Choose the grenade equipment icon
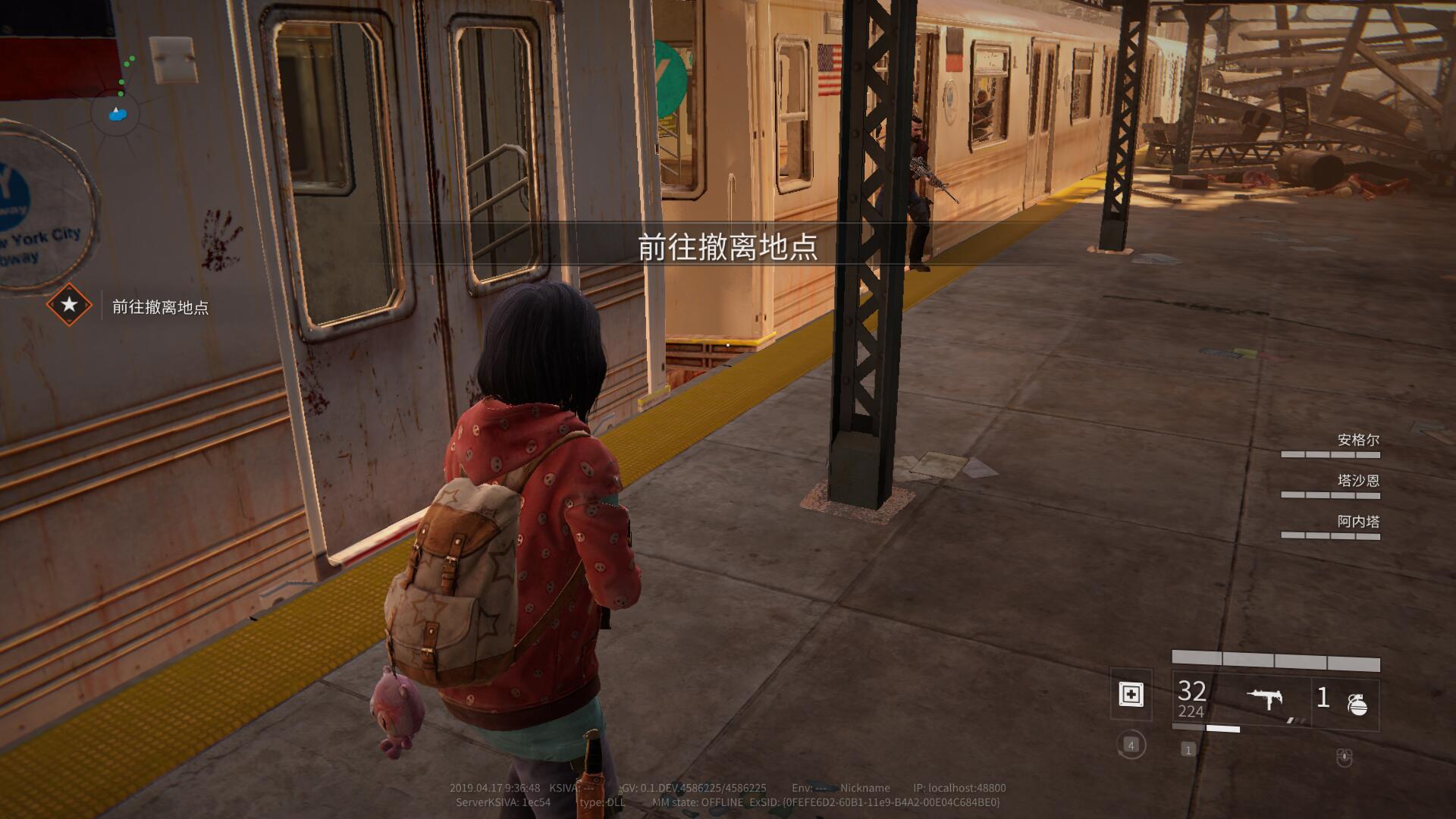This screenshot has height=819, width=1456. (x=1357, y=704)
